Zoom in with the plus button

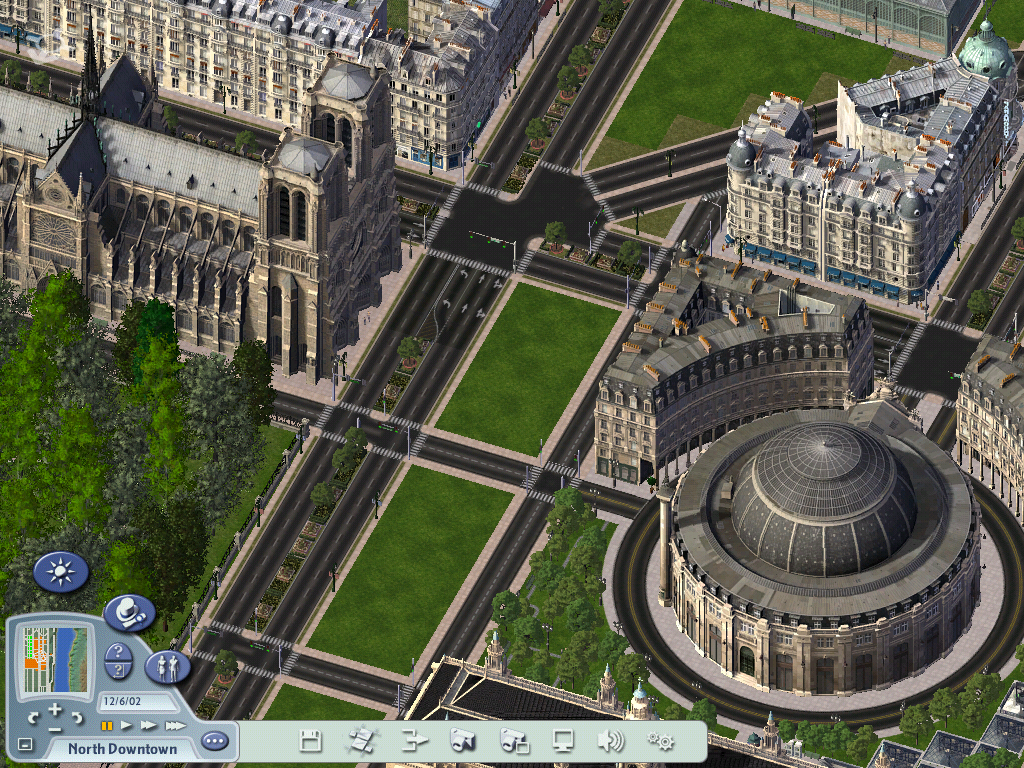(55, 708)
